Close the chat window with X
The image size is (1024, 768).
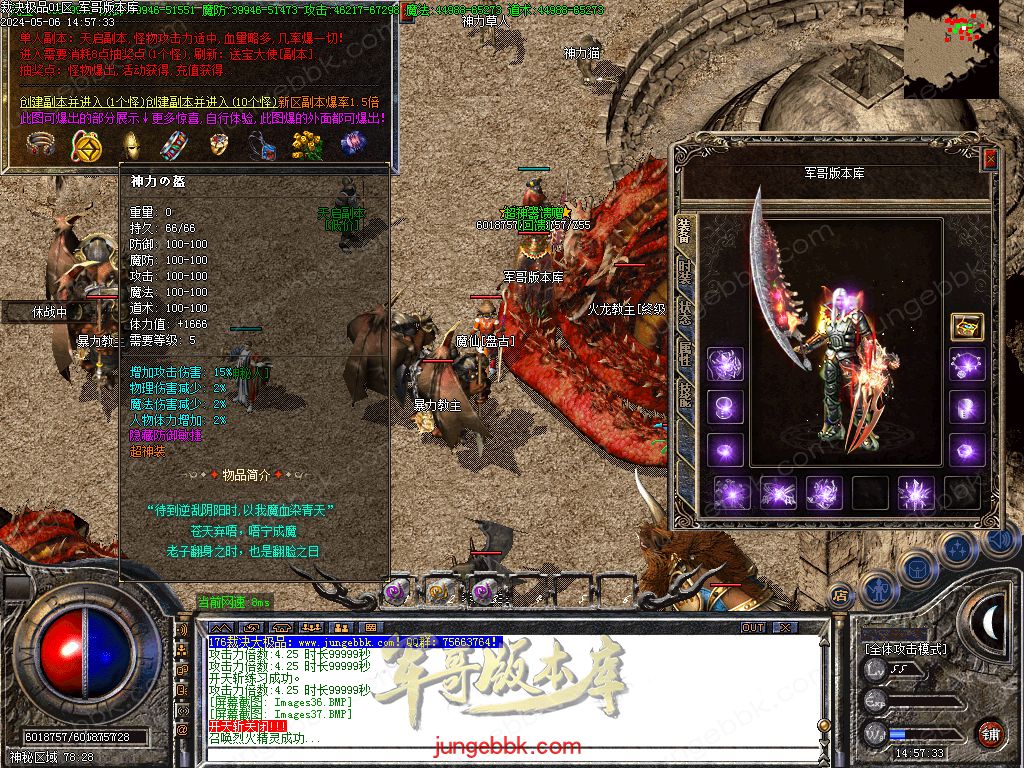click(x=785, y=627)
